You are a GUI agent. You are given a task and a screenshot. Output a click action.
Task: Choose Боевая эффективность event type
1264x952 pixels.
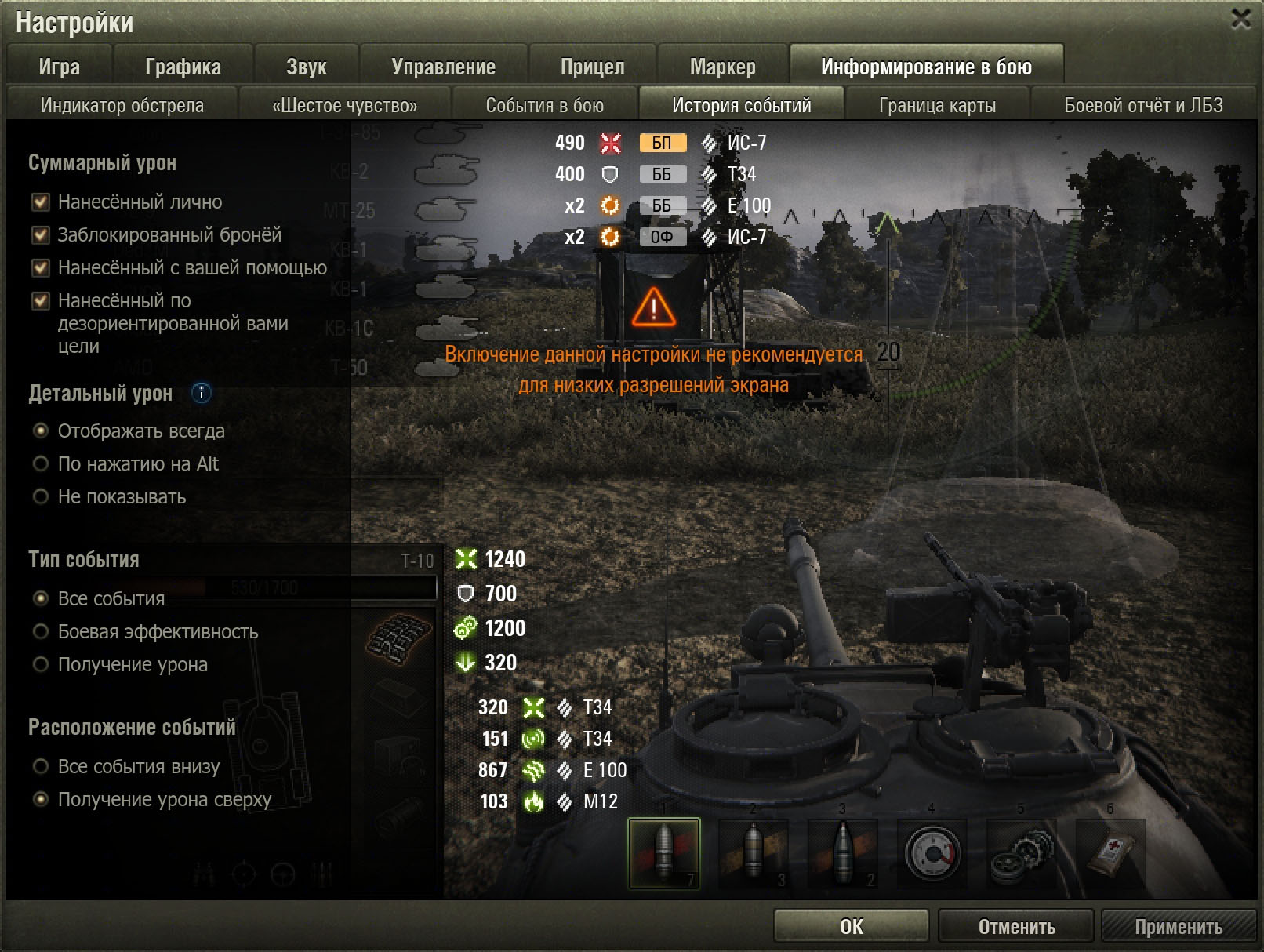41,632
